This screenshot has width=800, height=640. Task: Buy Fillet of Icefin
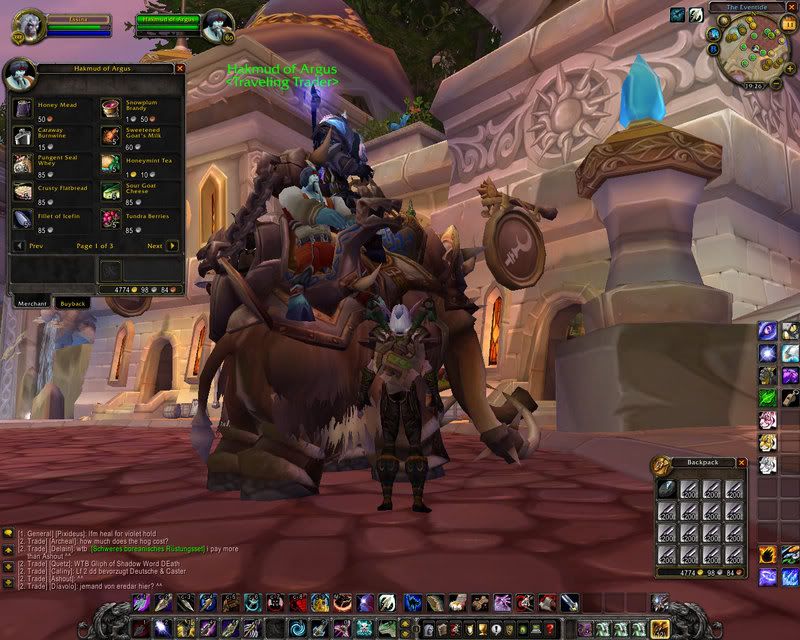[x=23, y=219]
